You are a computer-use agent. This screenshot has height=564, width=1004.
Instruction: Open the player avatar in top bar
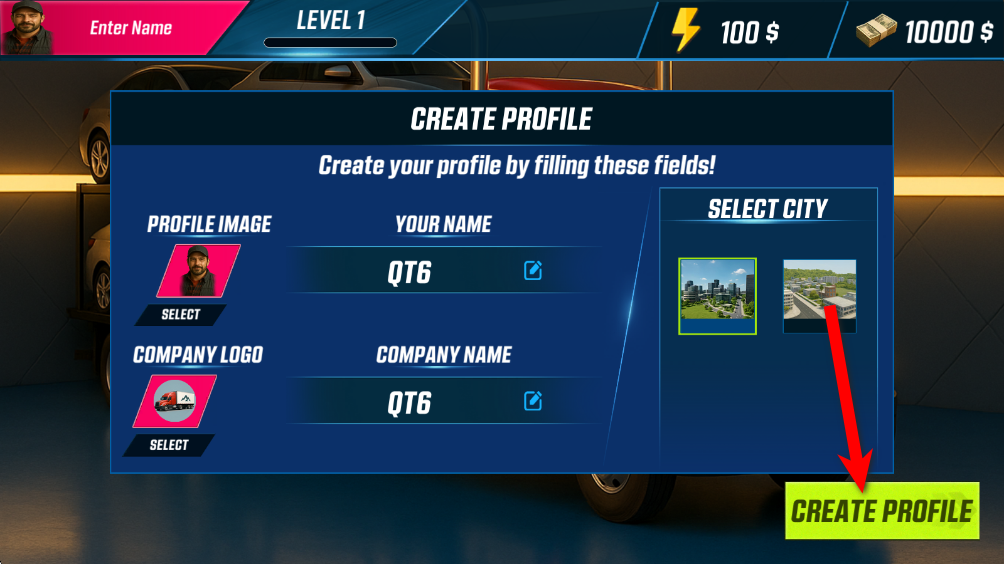coord(28,27)
